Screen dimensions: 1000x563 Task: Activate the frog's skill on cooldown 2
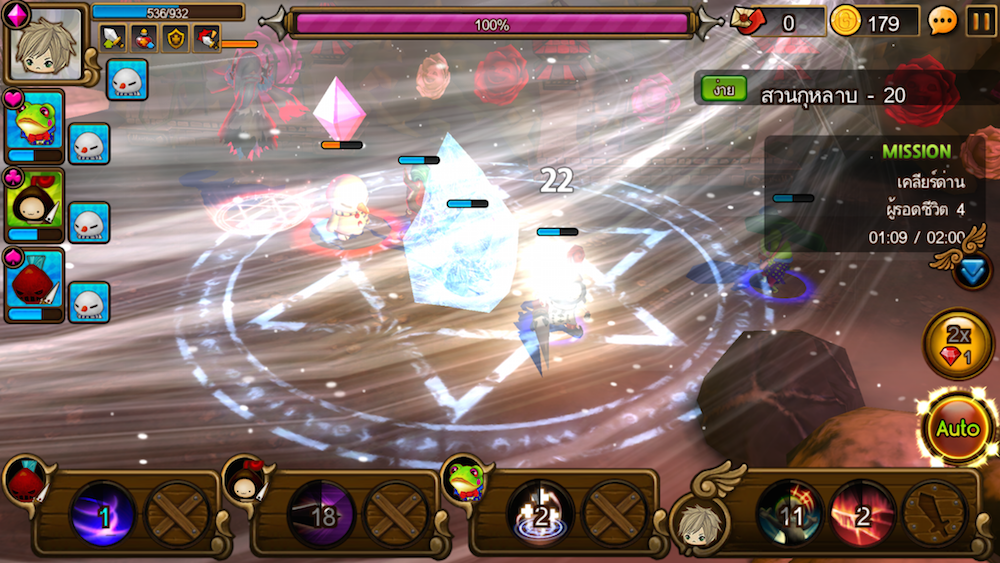pyautogui.click(x=540, y=514)
